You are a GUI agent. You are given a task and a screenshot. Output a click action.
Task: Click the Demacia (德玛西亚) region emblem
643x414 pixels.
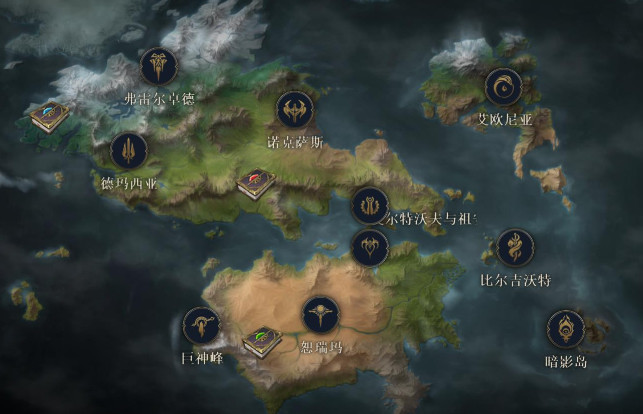coord(129,151)
